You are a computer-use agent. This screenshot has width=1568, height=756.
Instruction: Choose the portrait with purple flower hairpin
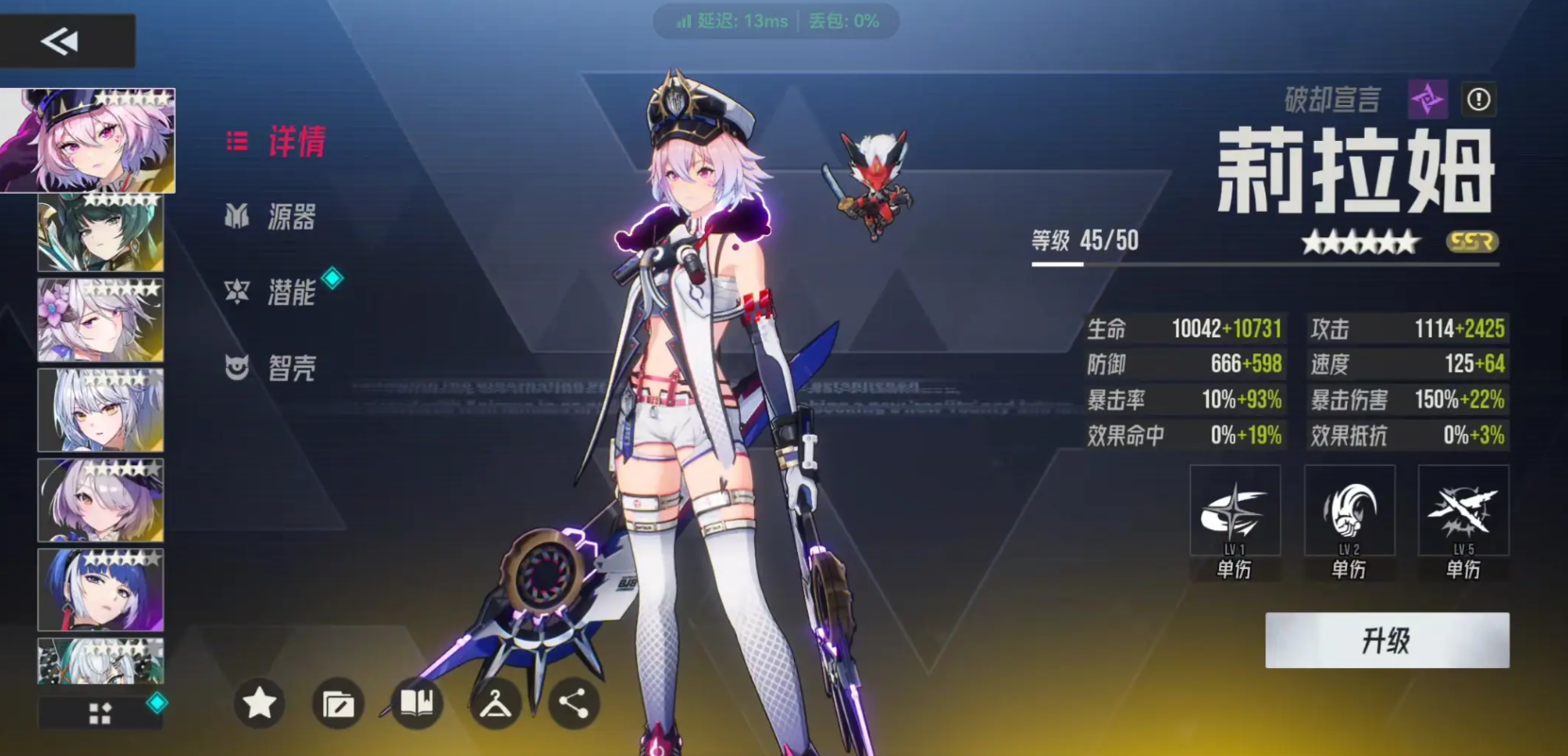[100, 320]
